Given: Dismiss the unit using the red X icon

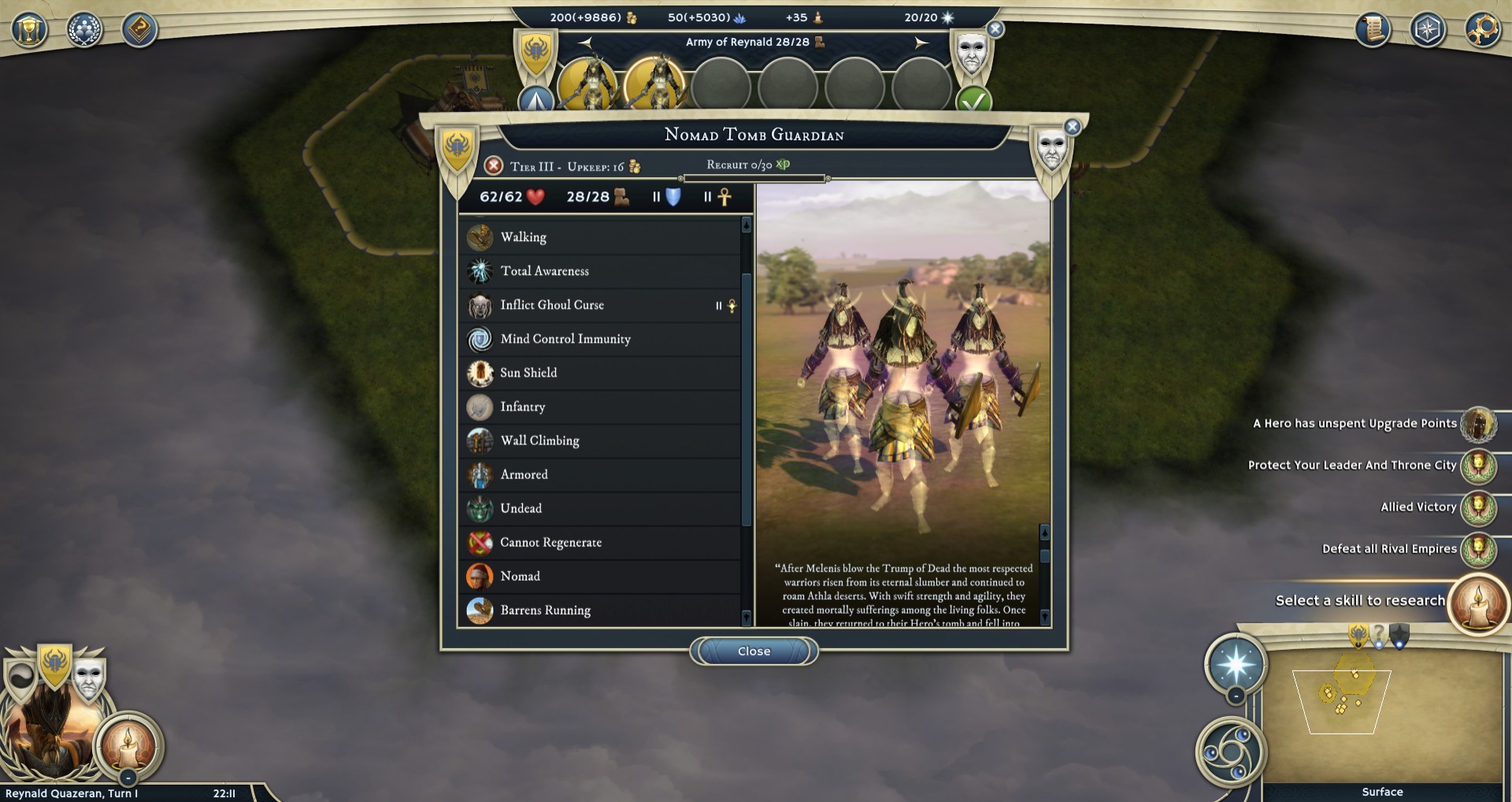Looking at the screenshot, I should (x=494, y=165).
